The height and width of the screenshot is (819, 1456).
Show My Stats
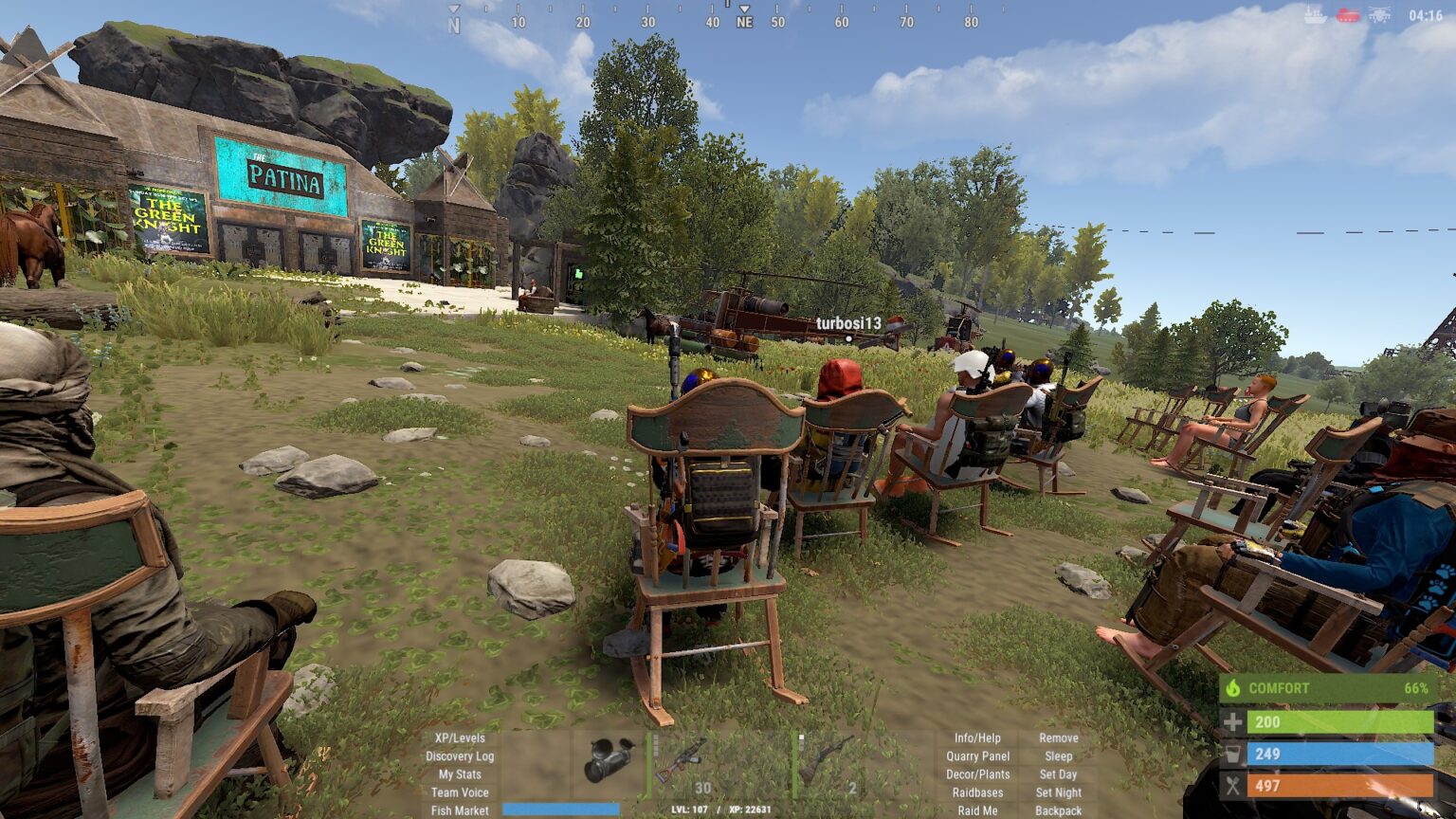tap(460, 774)
